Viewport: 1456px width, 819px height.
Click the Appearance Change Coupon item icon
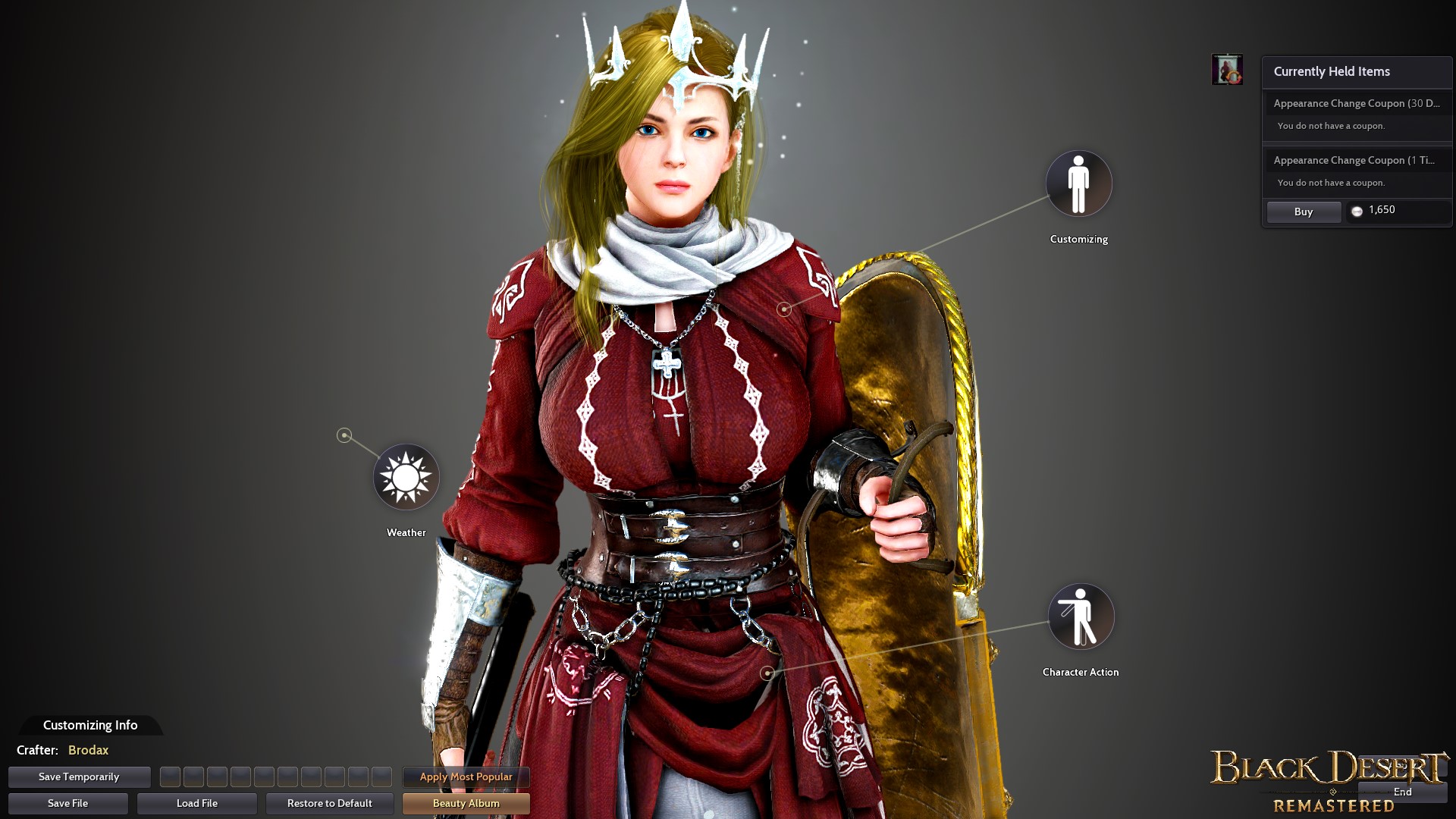point(1228,68)
